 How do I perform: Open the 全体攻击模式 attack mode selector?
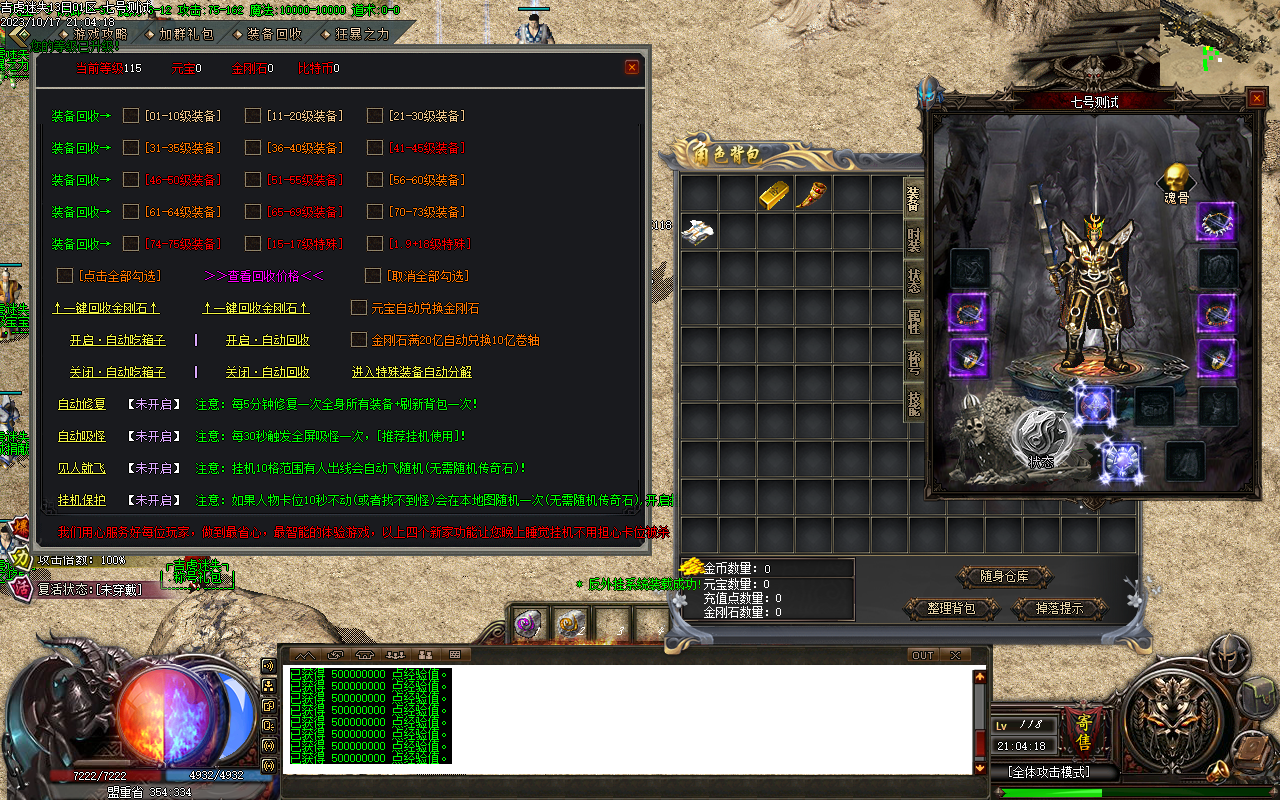tap(1050, 772)
